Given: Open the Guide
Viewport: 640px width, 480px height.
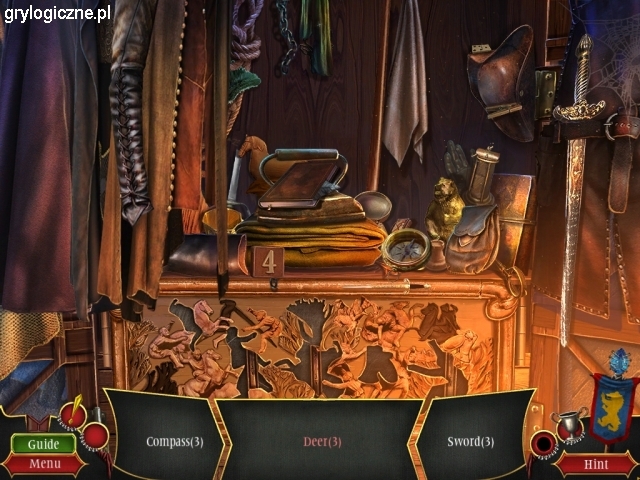Looking at the screenshot, I should [43, 444].
